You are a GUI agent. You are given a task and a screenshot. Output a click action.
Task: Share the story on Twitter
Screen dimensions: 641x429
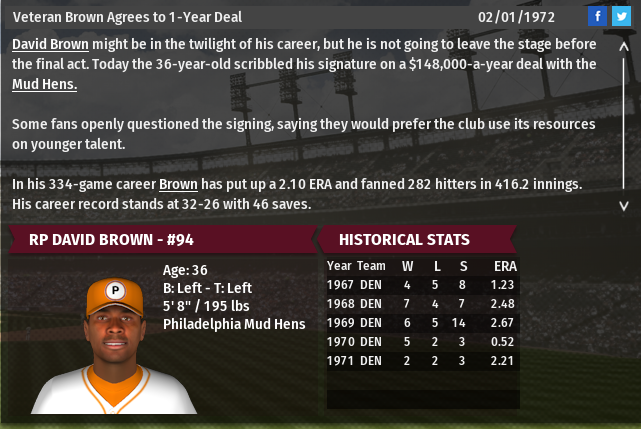(621, 17)
